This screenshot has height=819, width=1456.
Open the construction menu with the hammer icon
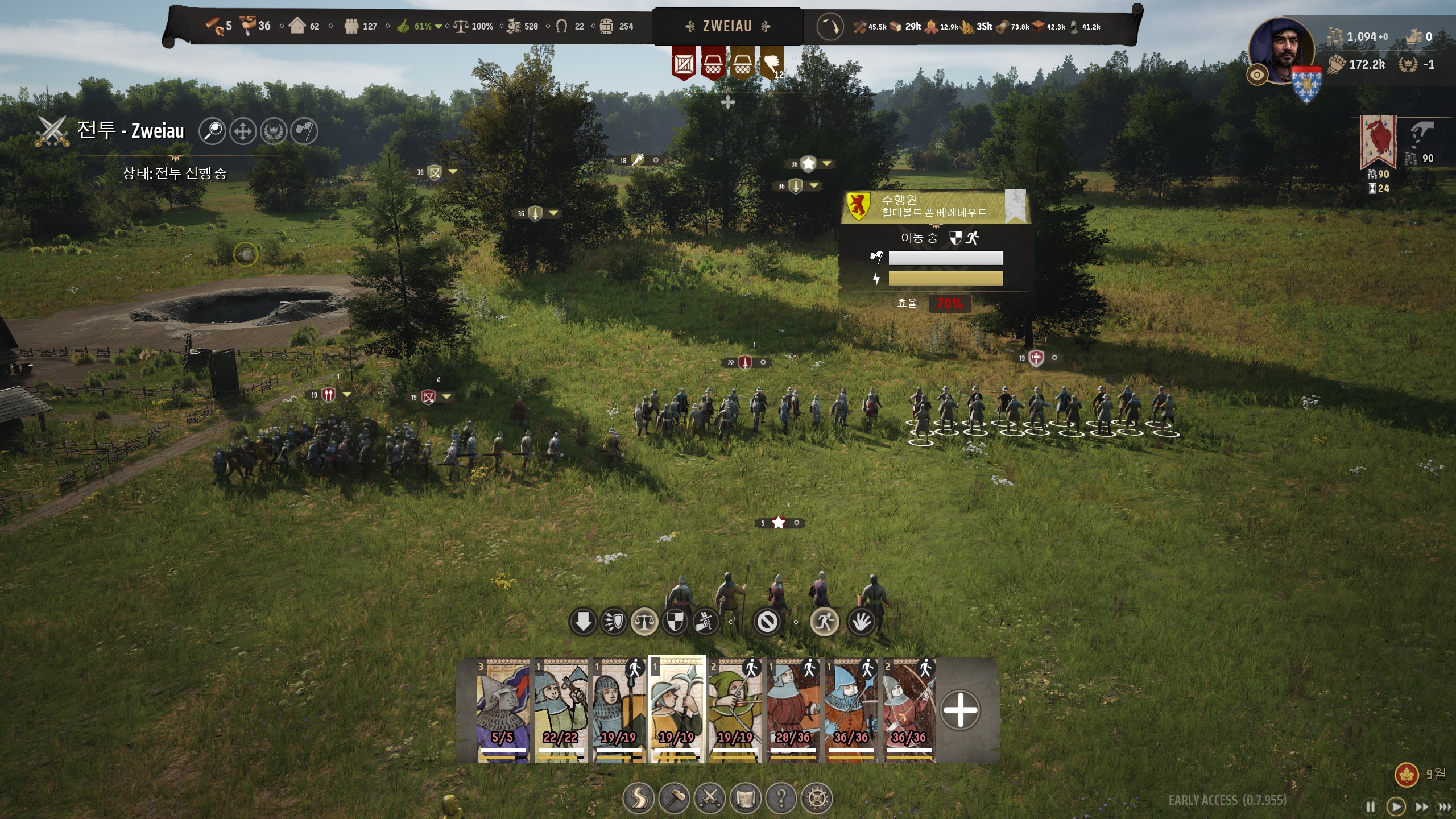pos(674,799)
